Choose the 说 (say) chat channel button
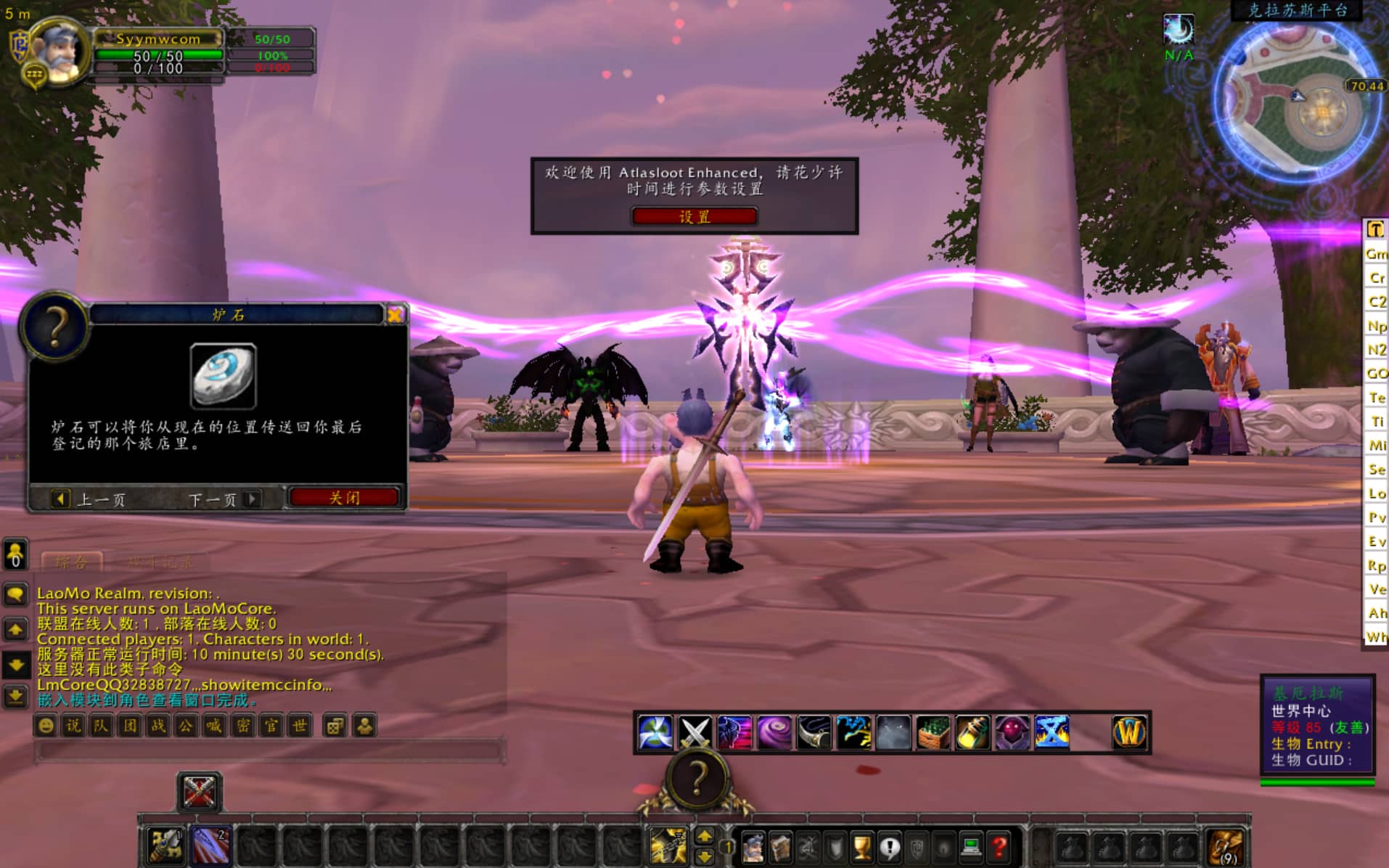Viewport: 1389px width, 868px height. [x=73, y=726]
